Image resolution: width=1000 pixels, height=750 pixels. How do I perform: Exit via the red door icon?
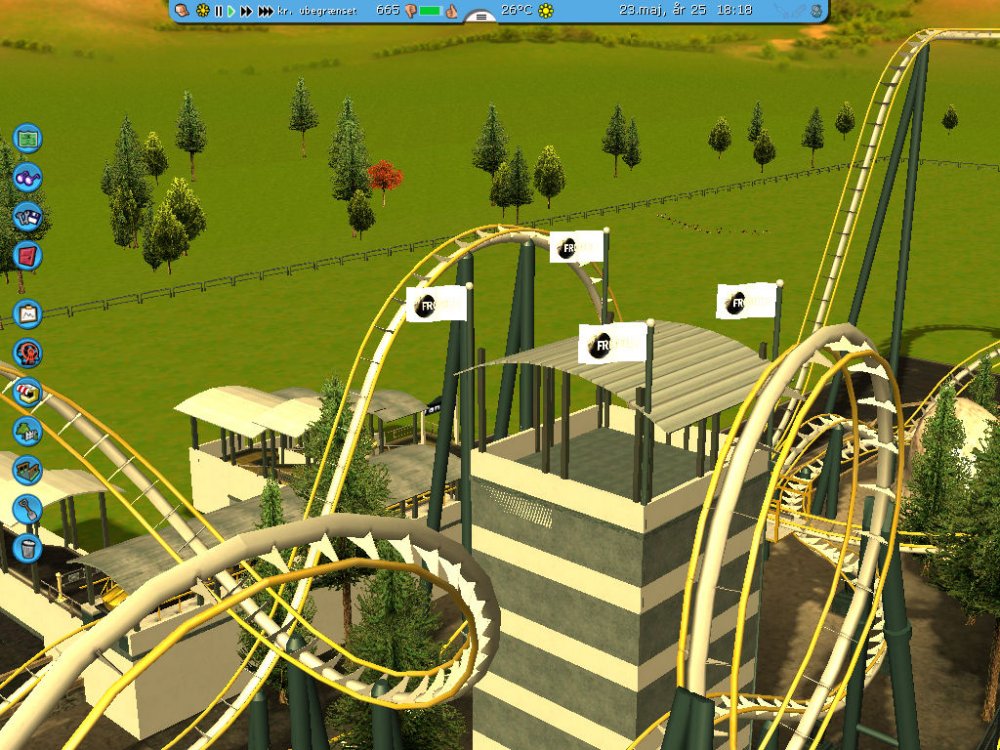point(28,255)
